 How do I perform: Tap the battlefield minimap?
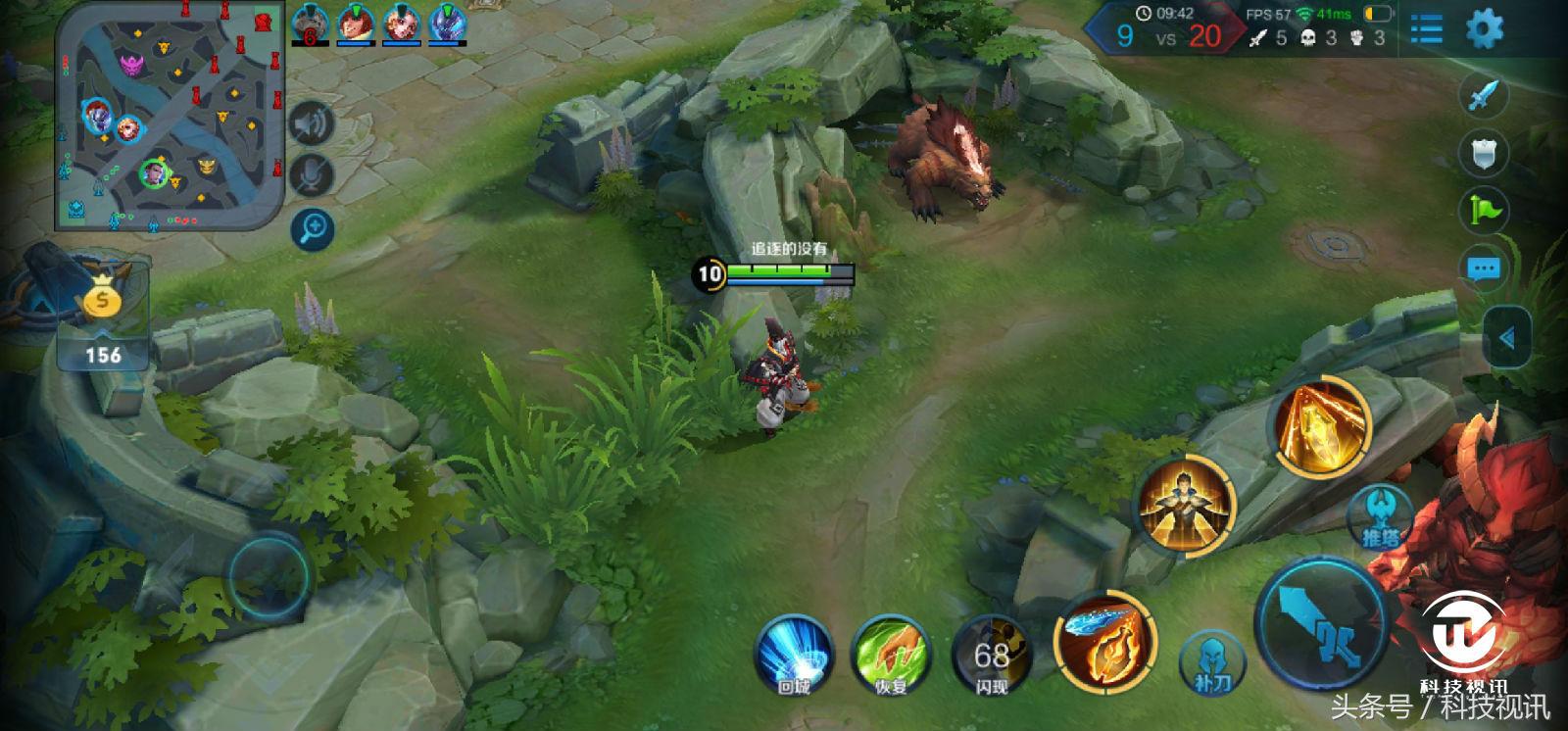[171, 115]
